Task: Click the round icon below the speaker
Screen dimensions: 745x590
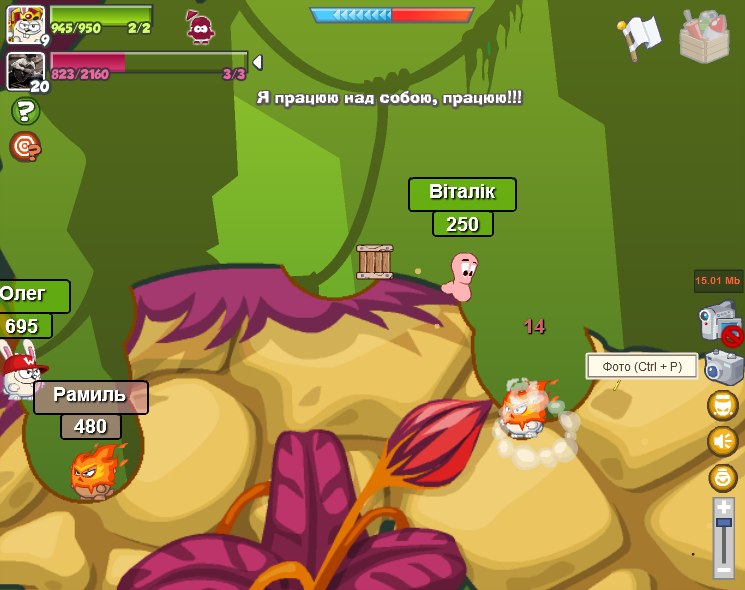Action: coord(723,477)
